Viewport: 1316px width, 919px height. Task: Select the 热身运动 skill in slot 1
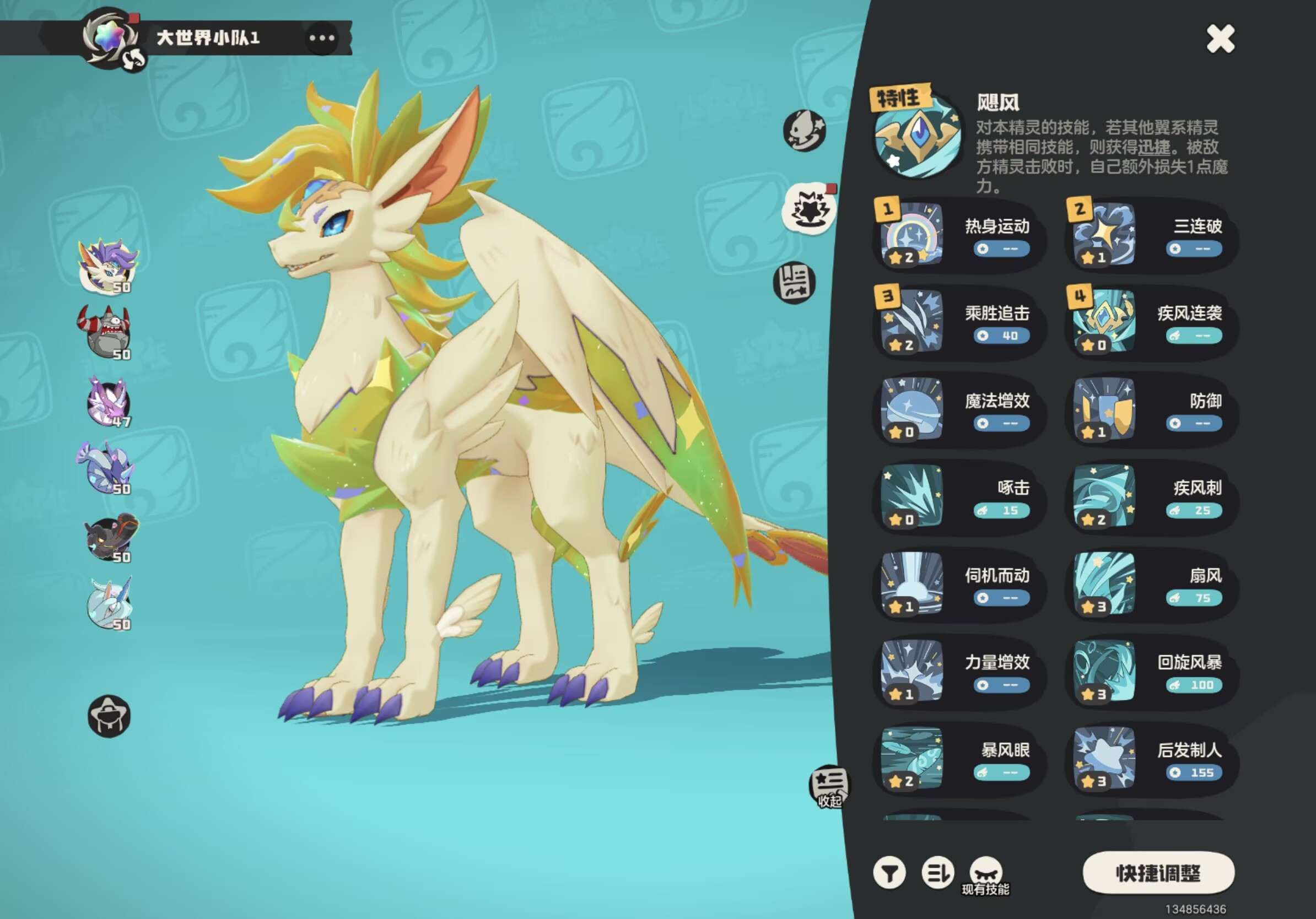pos(958,235)
